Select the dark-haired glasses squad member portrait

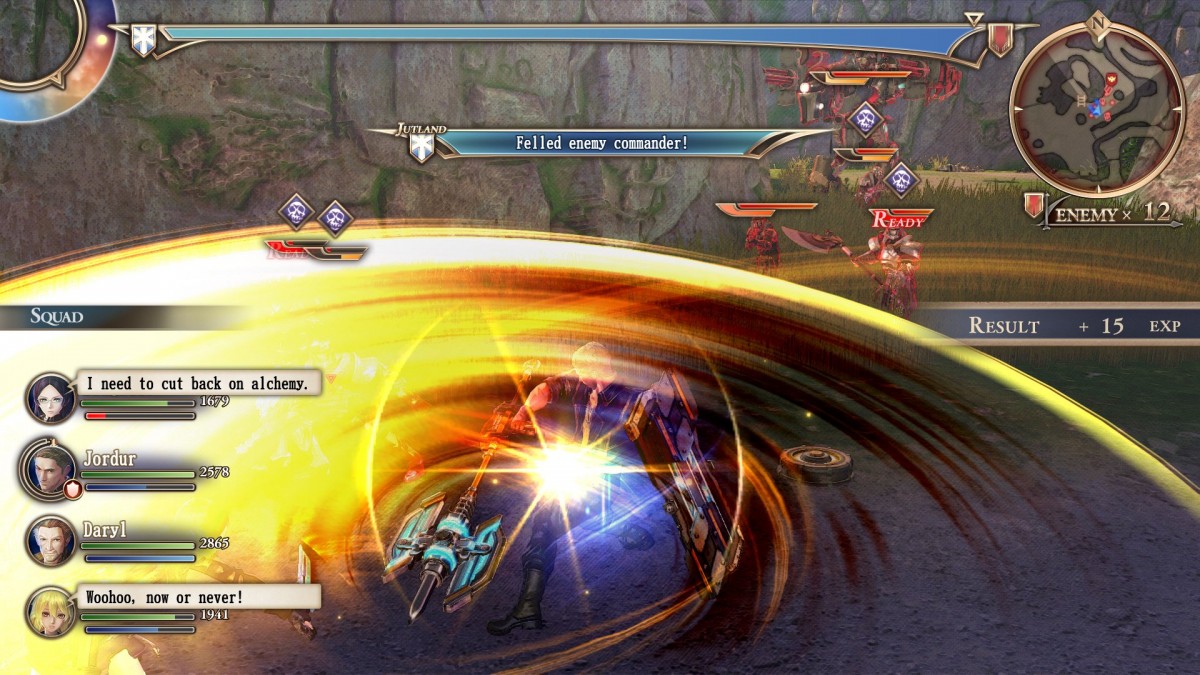pyautogui.click(x=51, y=397)
